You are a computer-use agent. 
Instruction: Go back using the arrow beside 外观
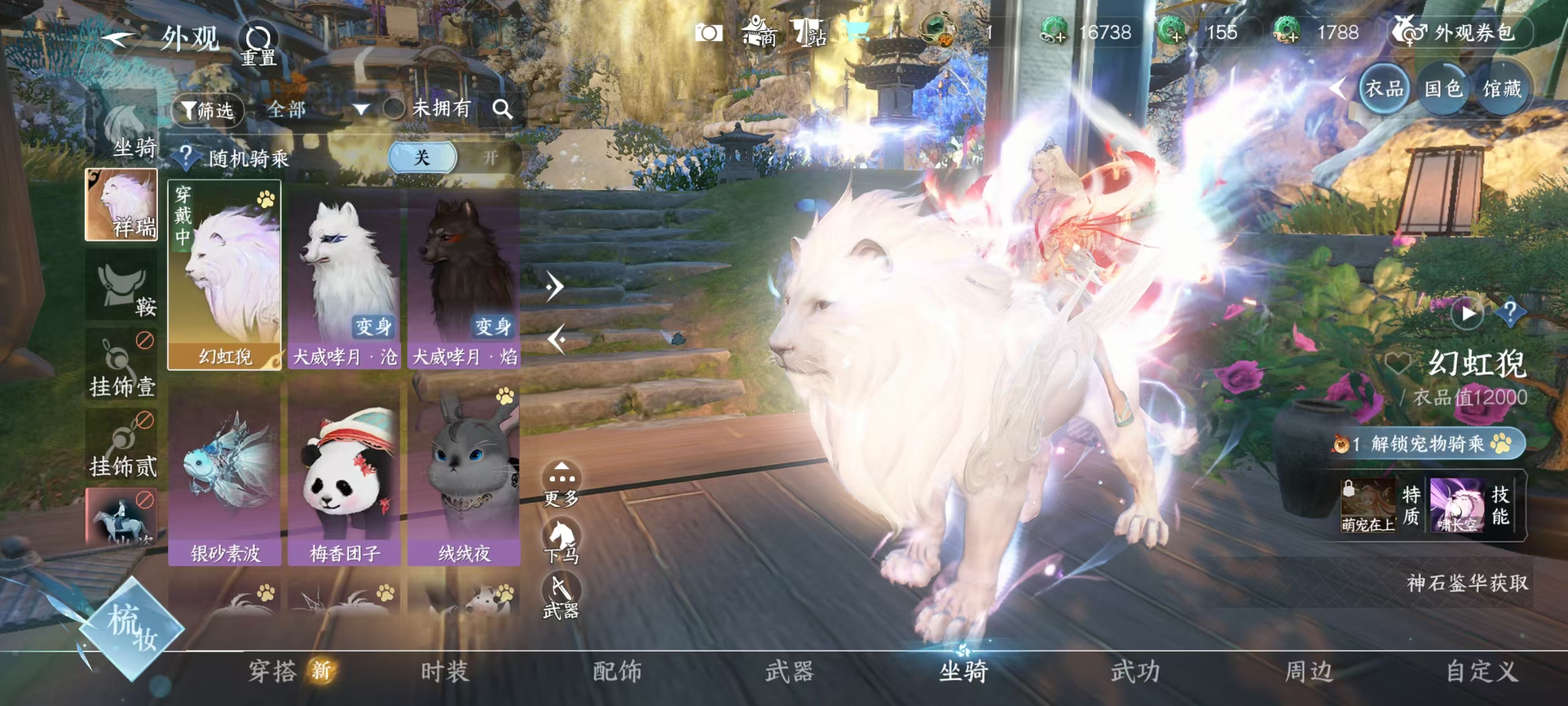pyautogui.click(x=116, y=39)
